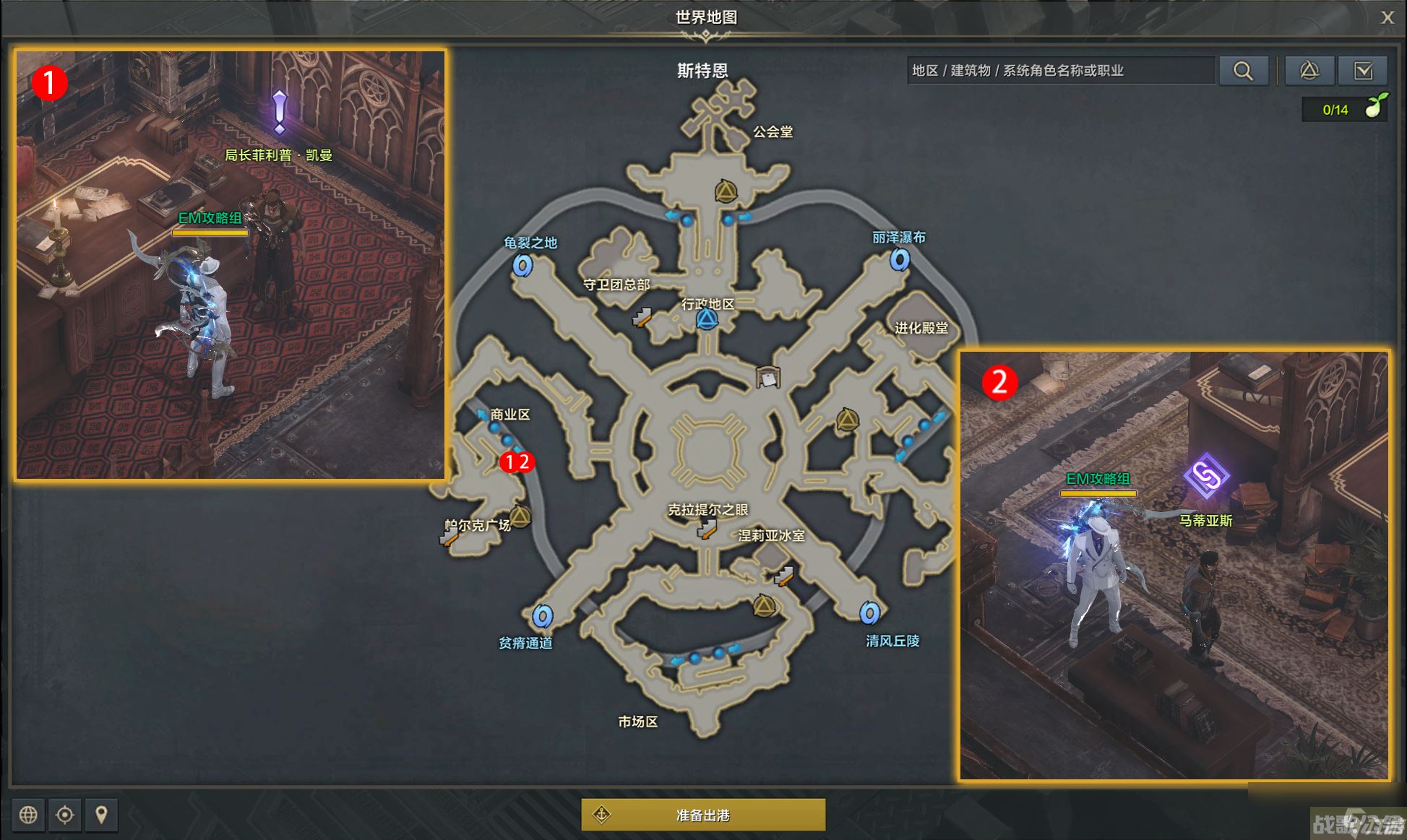The height and width of the screenshot is (840, 1407).
Task: Select the 清风丘陵 portal marker
Action: [x=869, y=613]
